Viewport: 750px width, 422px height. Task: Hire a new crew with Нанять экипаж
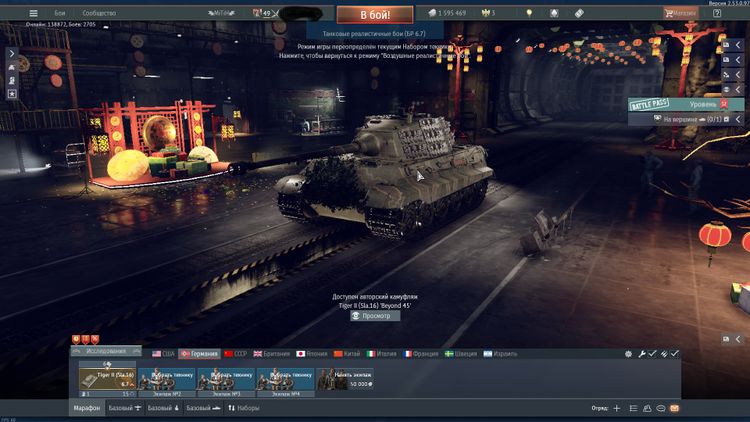tap(345, 378)
